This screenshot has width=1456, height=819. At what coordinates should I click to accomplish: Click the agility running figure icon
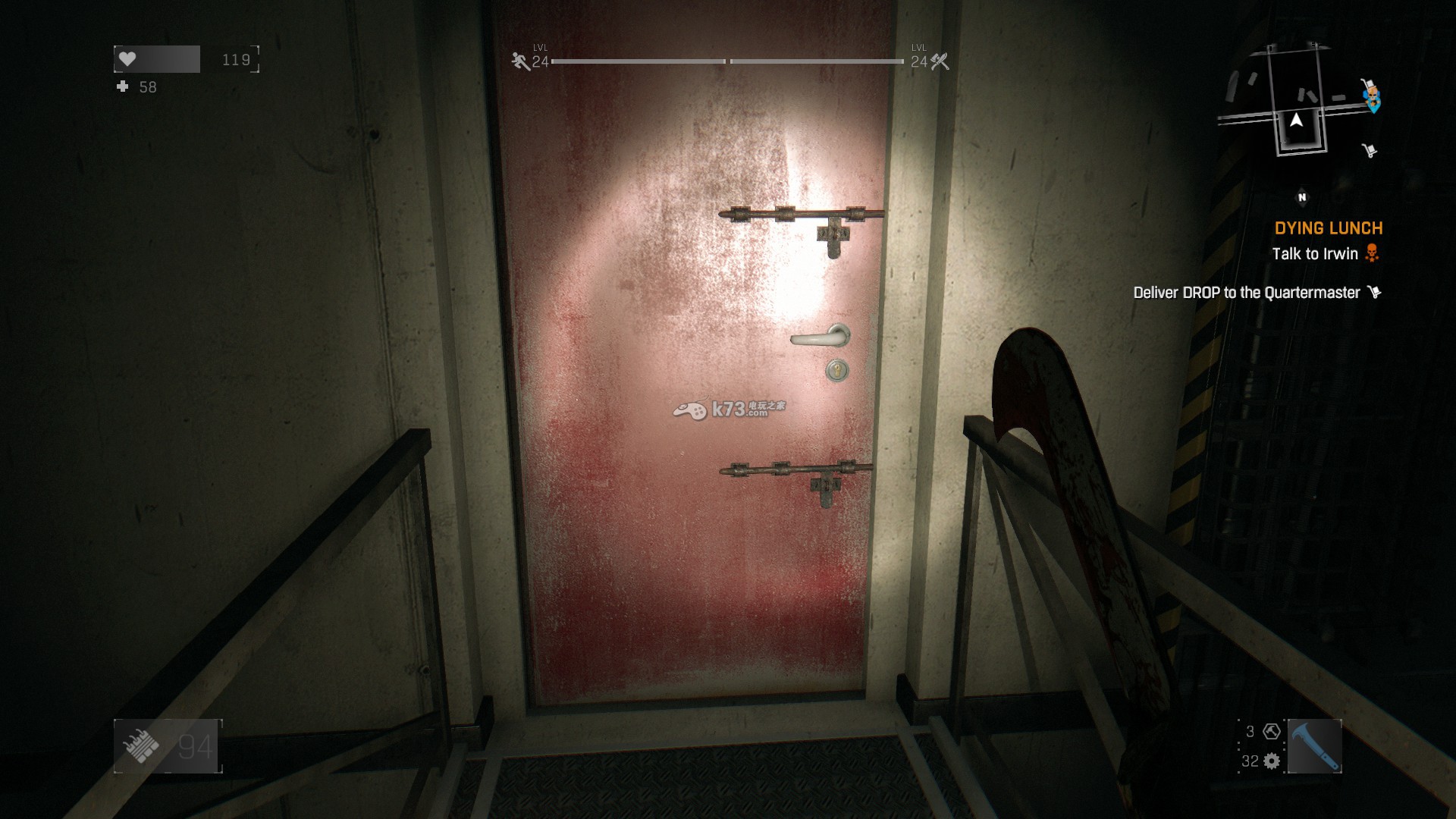[520, 61]
